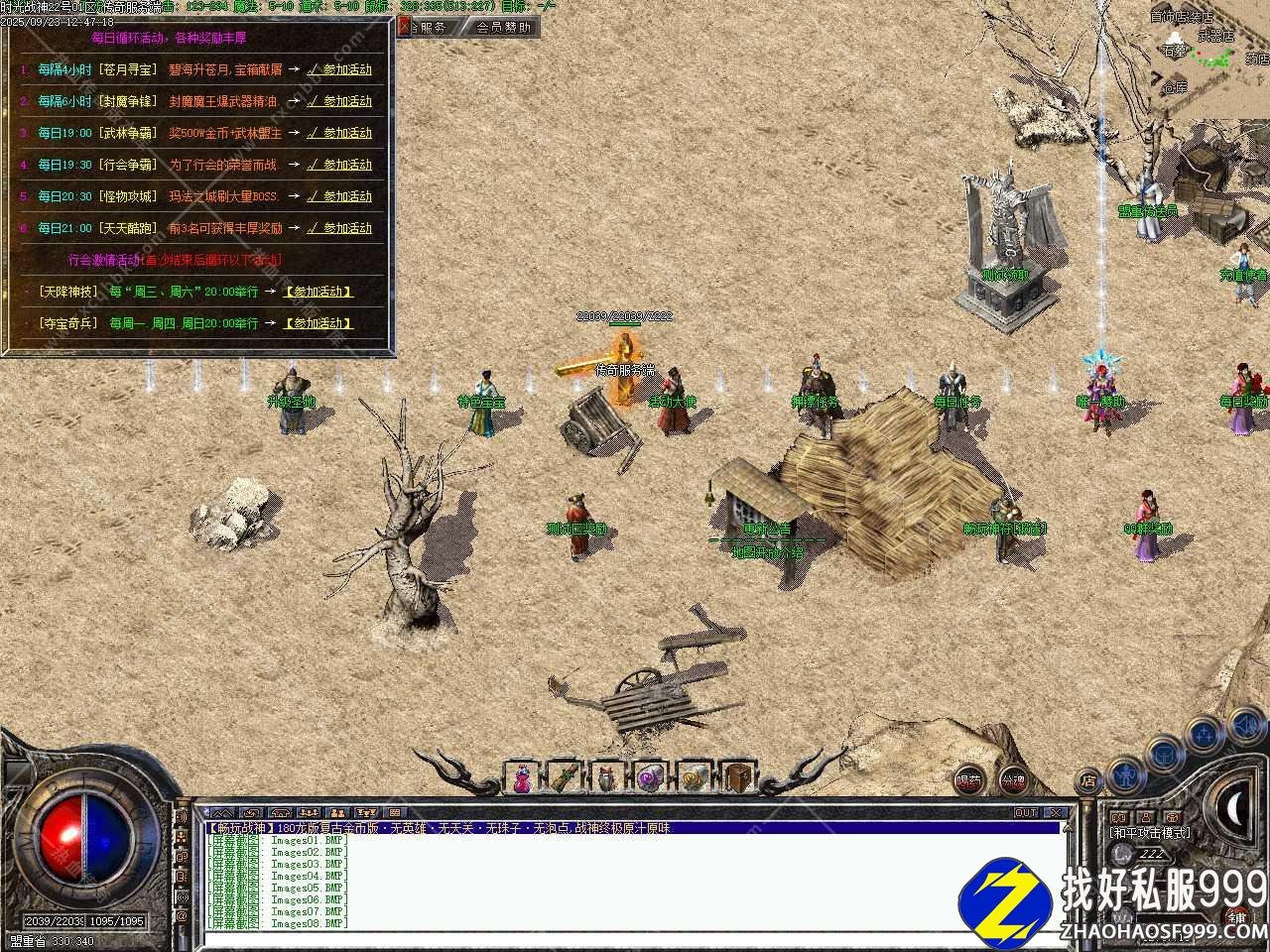Join the 武林争霸 activity
Screen dimensions: 1270x952
339,133
